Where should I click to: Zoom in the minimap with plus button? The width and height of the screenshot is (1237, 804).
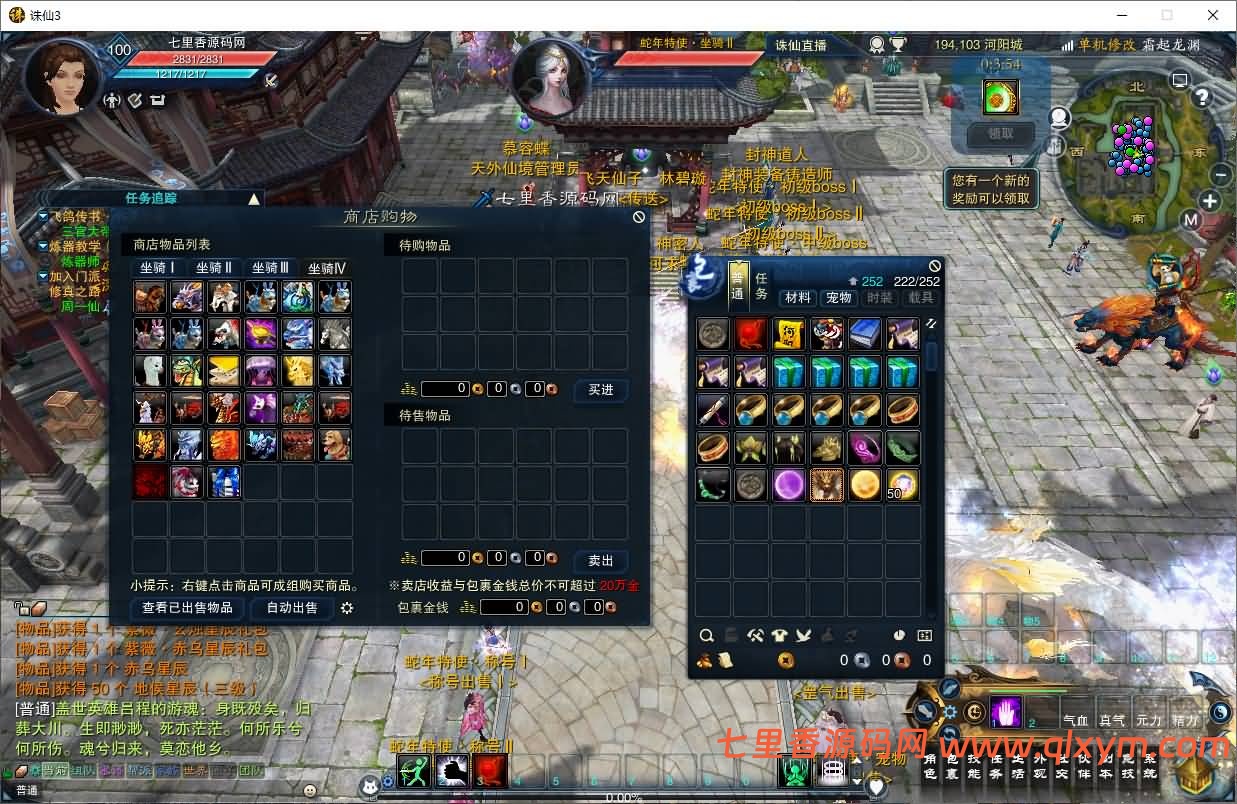1210,201
